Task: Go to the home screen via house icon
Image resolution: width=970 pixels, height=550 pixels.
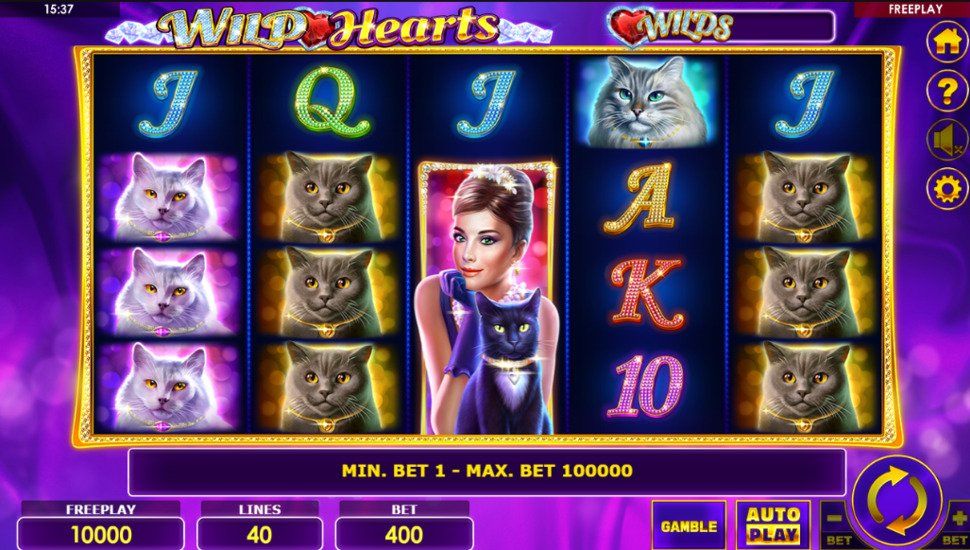Action: (x=946, y=43)
